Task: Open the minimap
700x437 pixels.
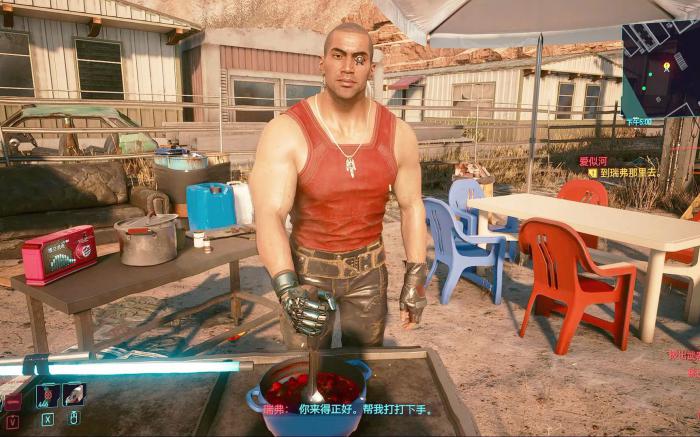Action: tap(660, 68)
